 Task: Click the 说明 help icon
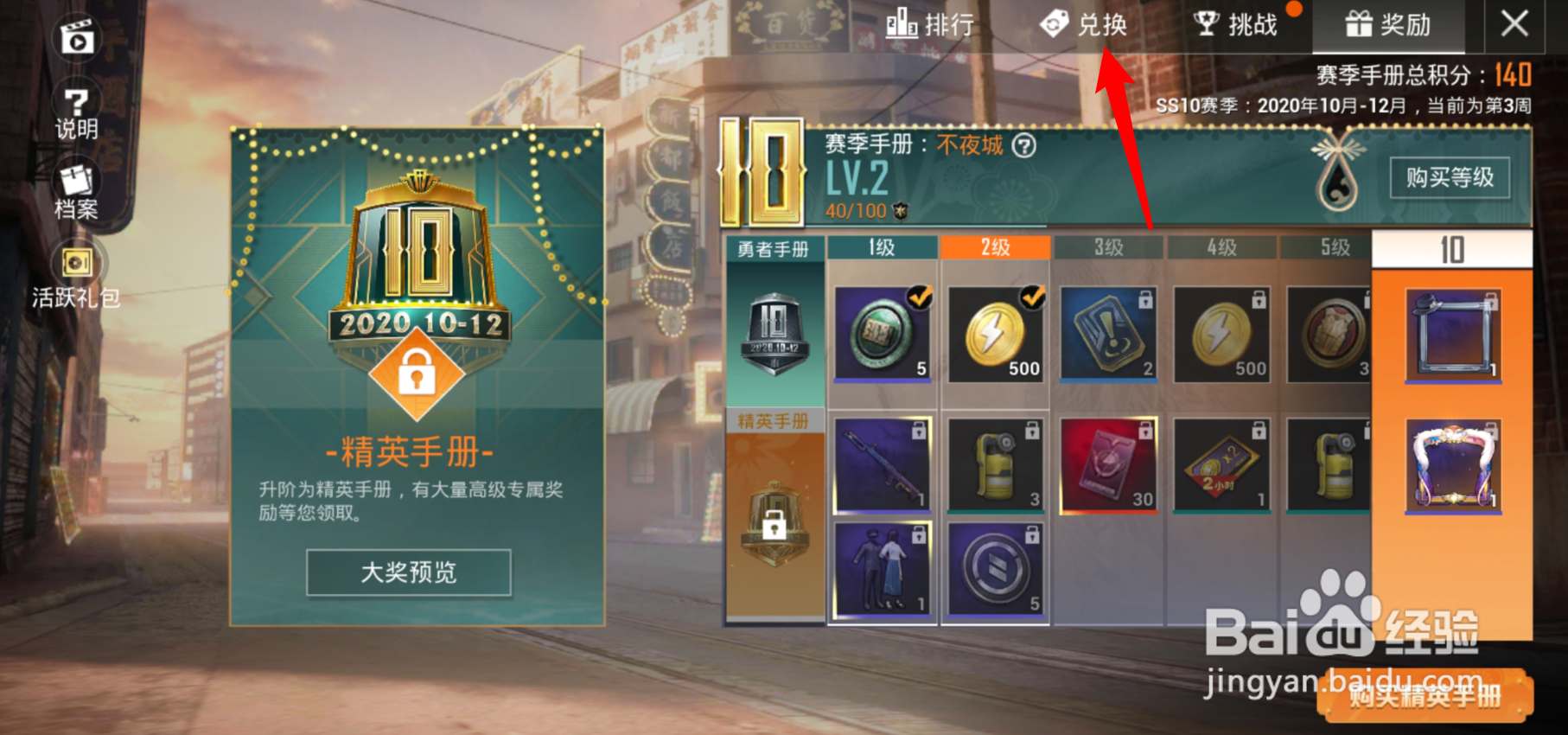(78, 104)
